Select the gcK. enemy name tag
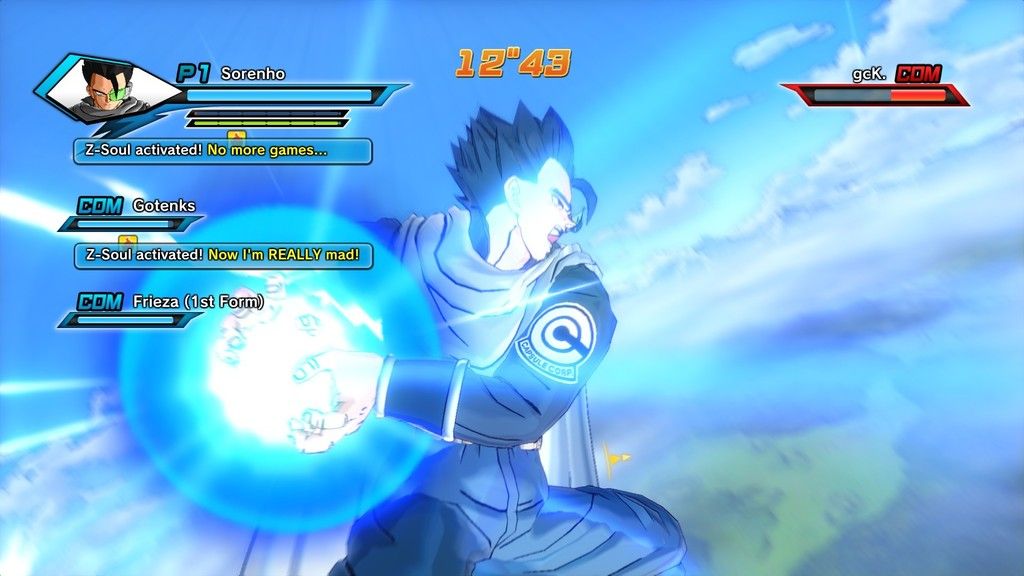1024x576 pixels. pos(870,73)
